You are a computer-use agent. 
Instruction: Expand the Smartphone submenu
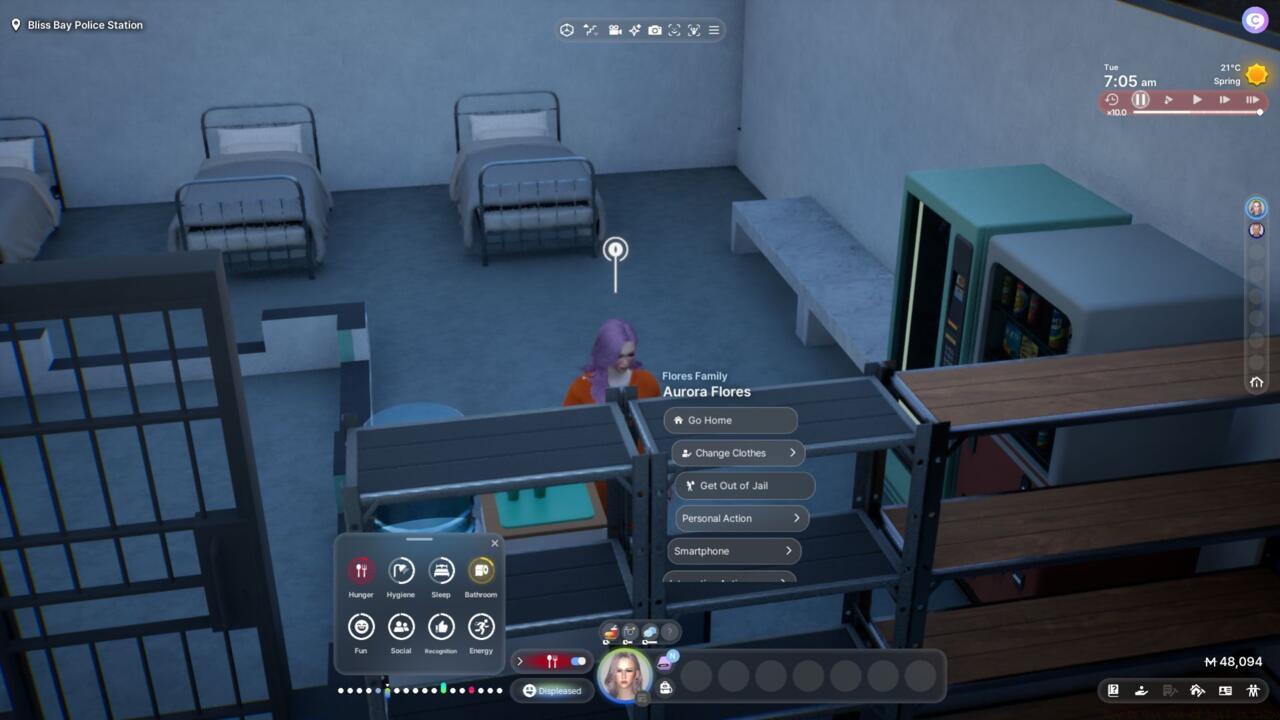point(735,551)
